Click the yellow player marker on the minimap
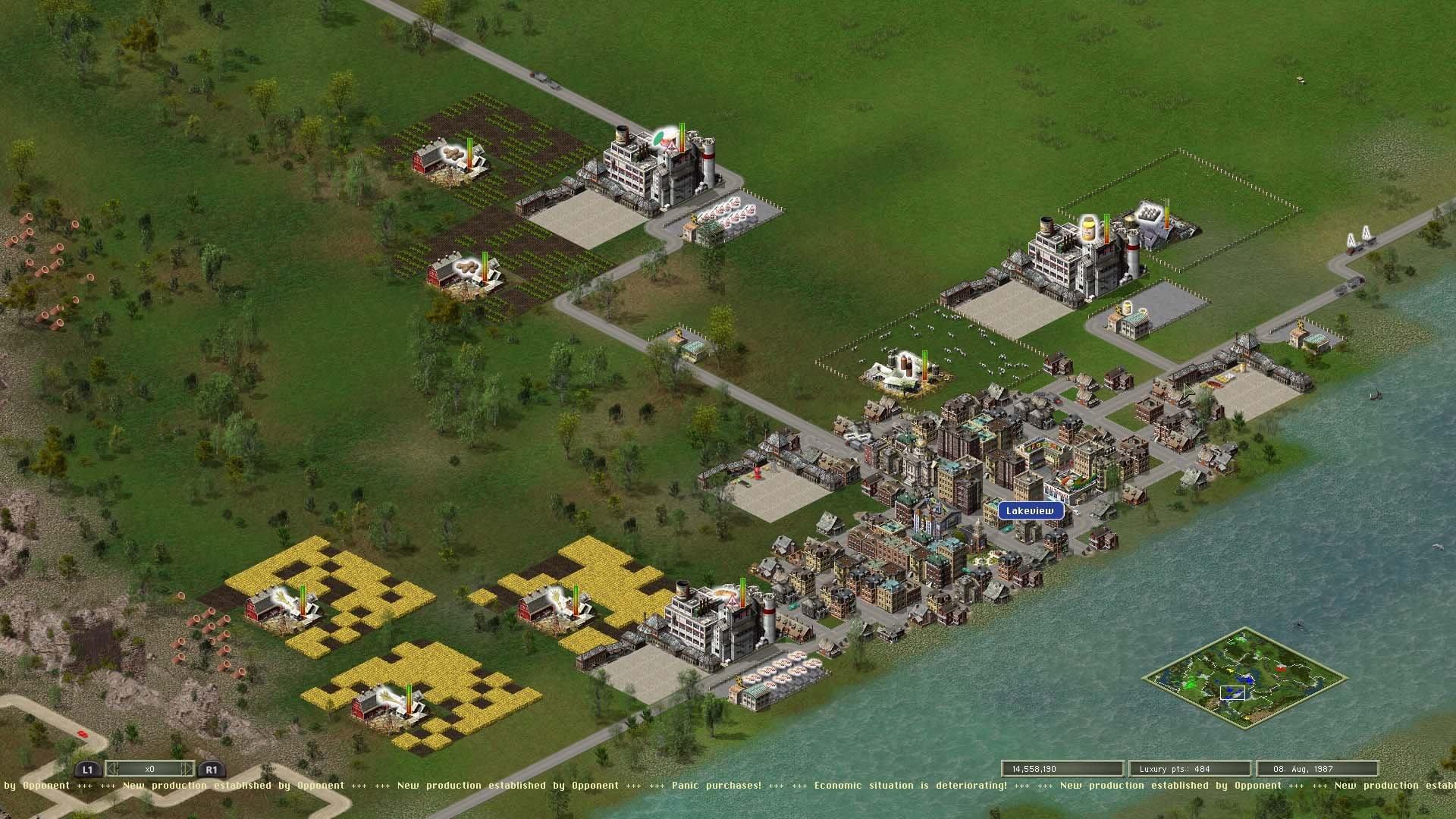The width and height of the screenshot is (1456, 819). 1231,670
